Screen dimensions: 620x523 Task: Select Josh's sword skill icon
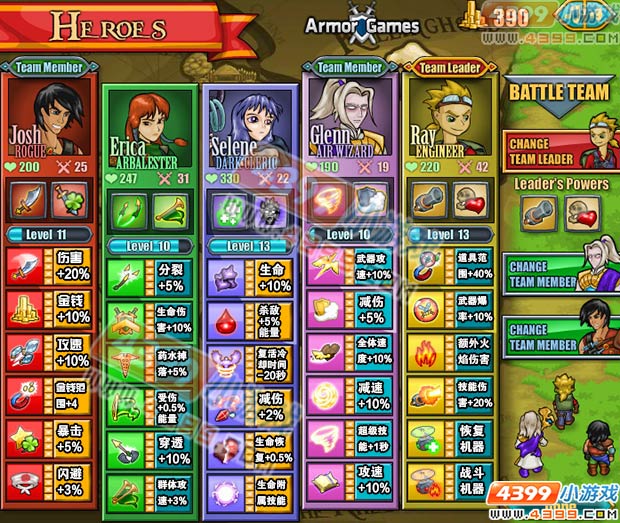pos(28,198)
